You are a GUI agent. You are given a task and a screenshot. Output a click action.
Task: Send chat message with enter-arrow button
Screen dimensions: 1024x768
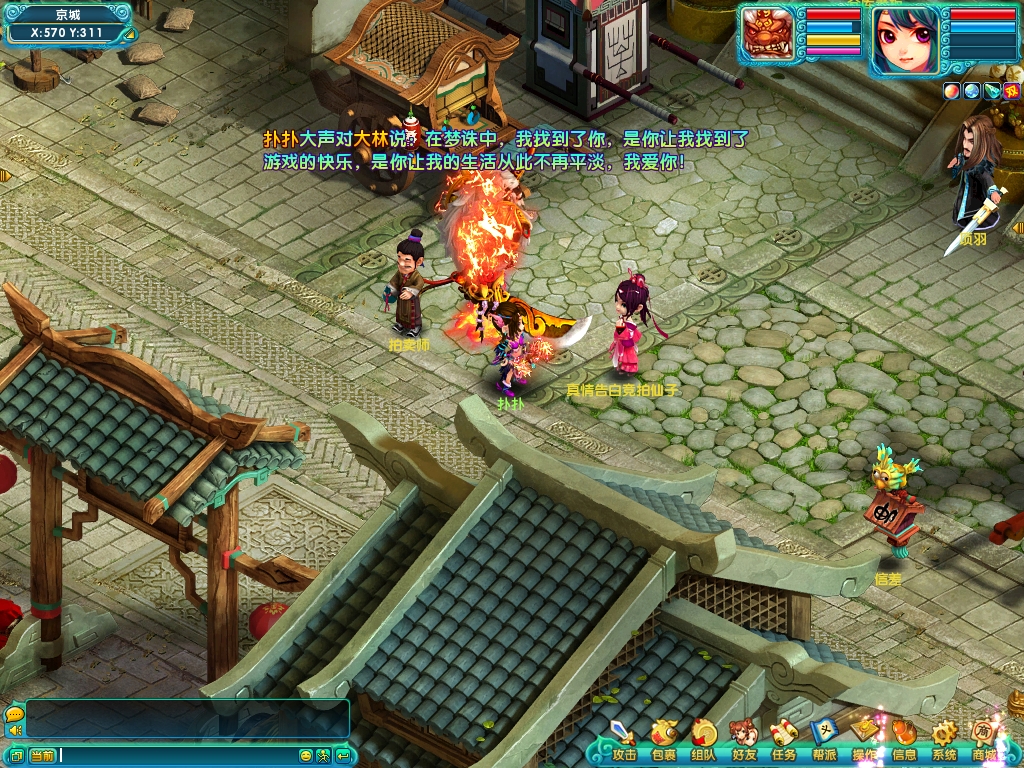(x=343, y=756)
